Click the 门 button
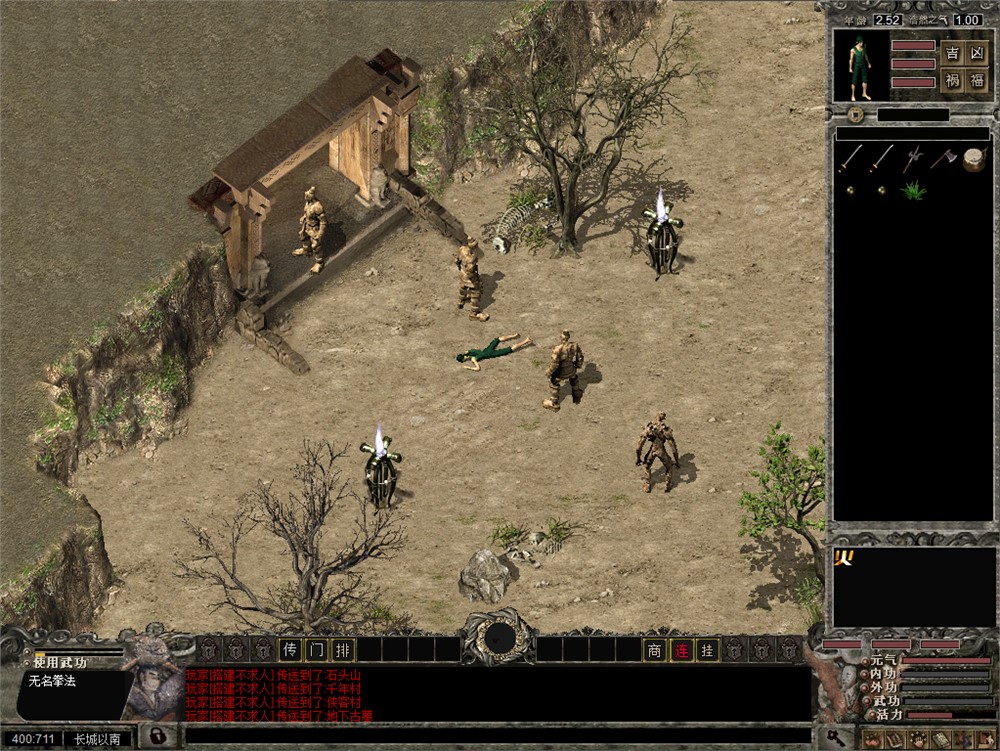Image resolution: width=1000 pixels, height=751 pixels. point(316,650)
